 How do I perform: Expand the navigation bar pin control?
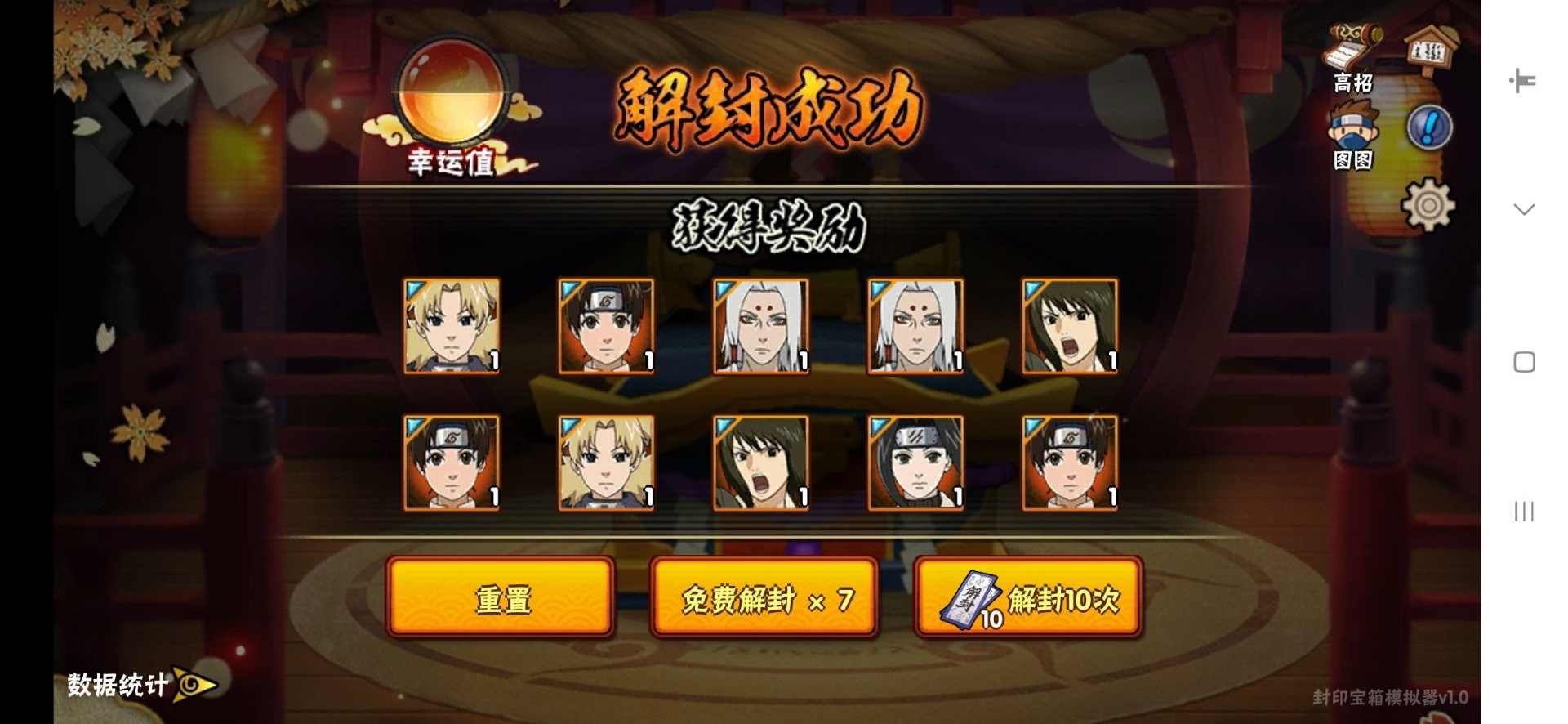[x=1524, y=78]
